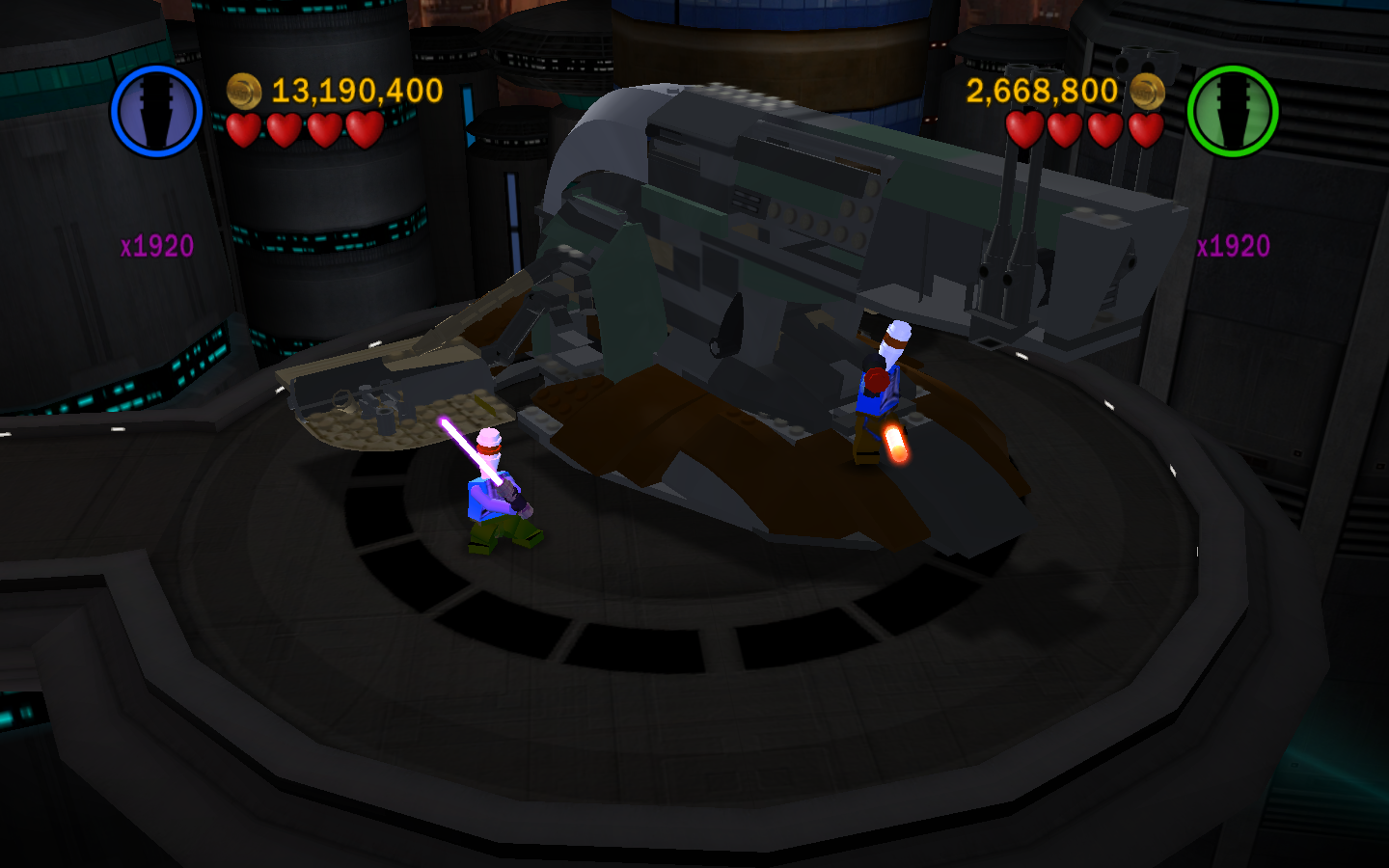Image resolution: width=1389 pixels, height=868 pixels.
Task: Select player one's blue character portrait
Action: 156,111
